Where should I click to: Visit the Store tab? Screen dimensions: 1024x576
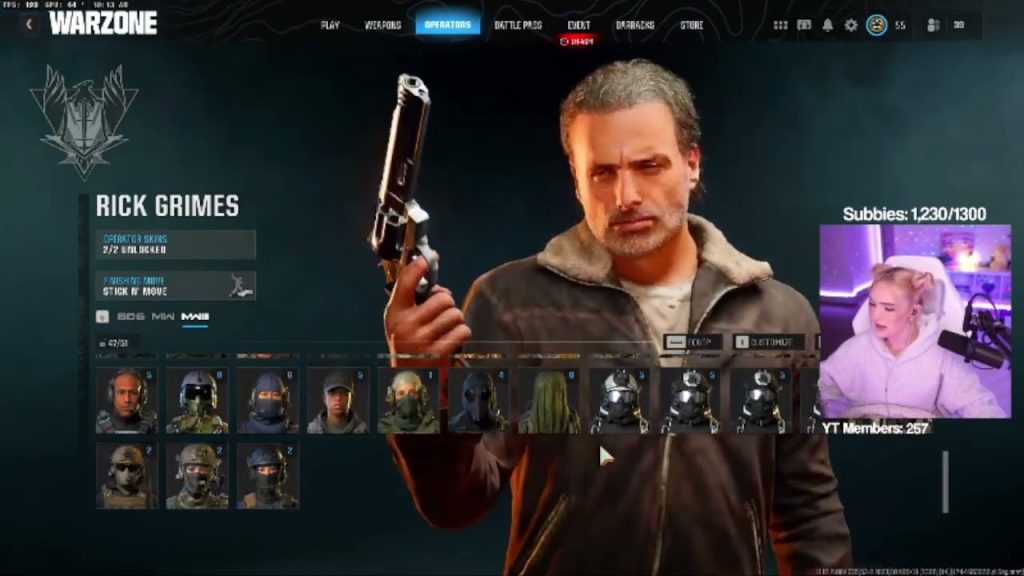[691, 25]
